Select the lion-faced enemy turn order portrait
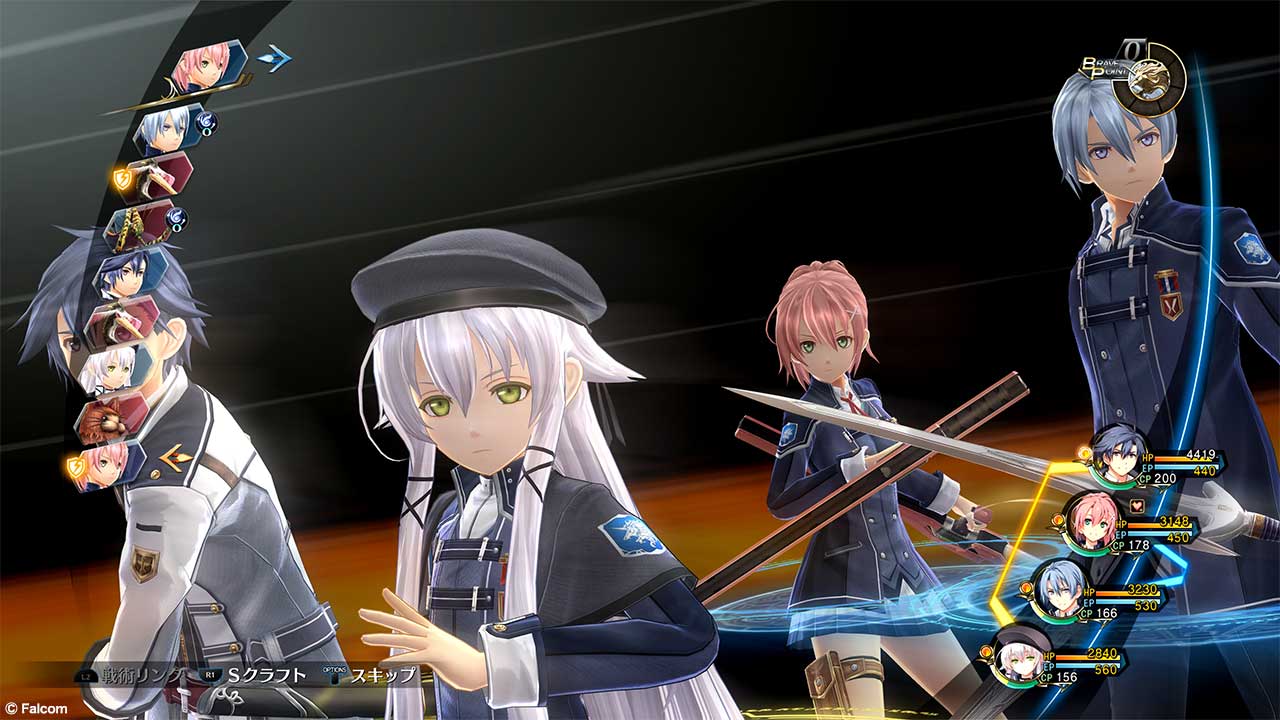 point(110,416)
